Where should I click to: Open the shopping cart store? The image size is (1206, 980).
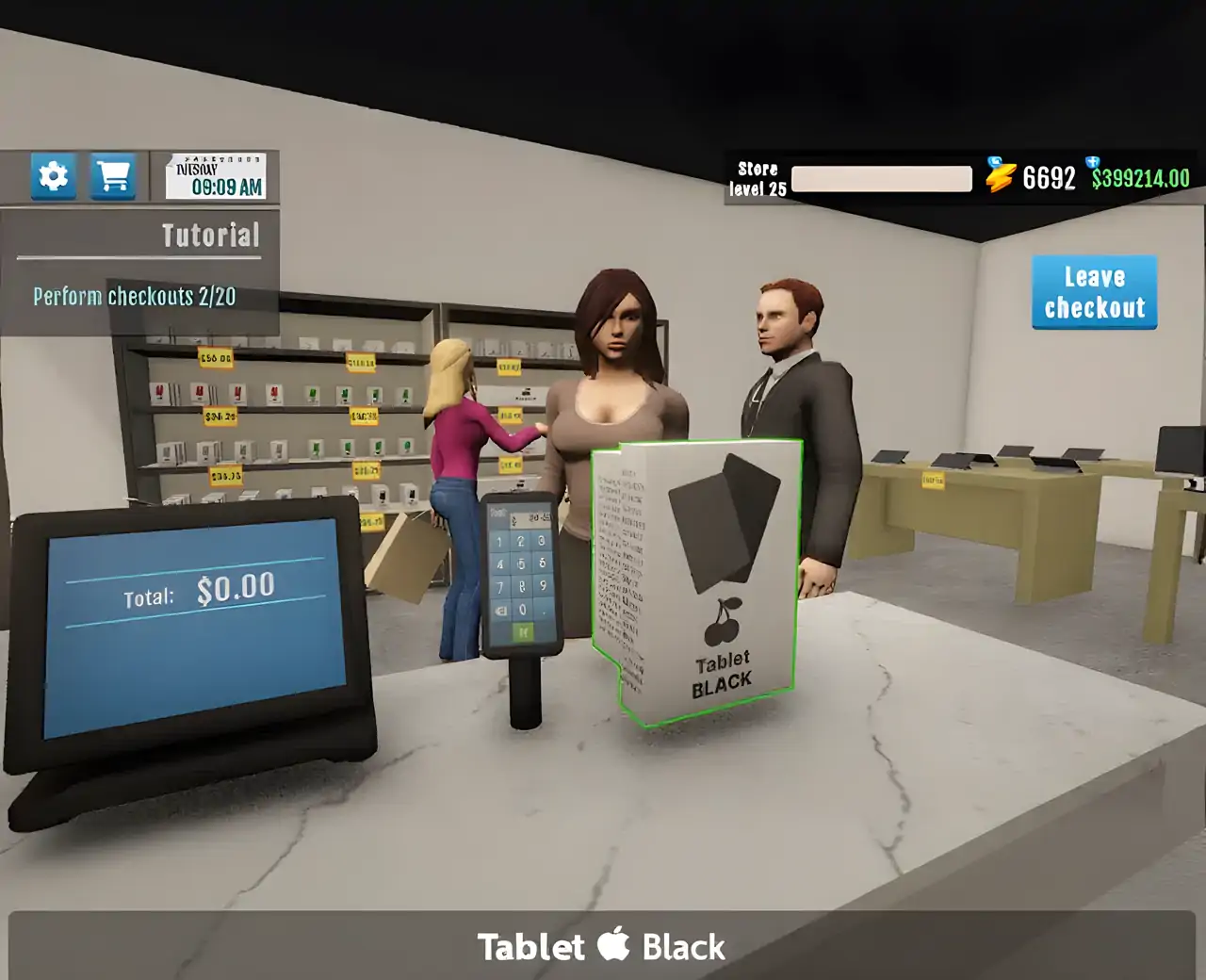tap(113, 176)
